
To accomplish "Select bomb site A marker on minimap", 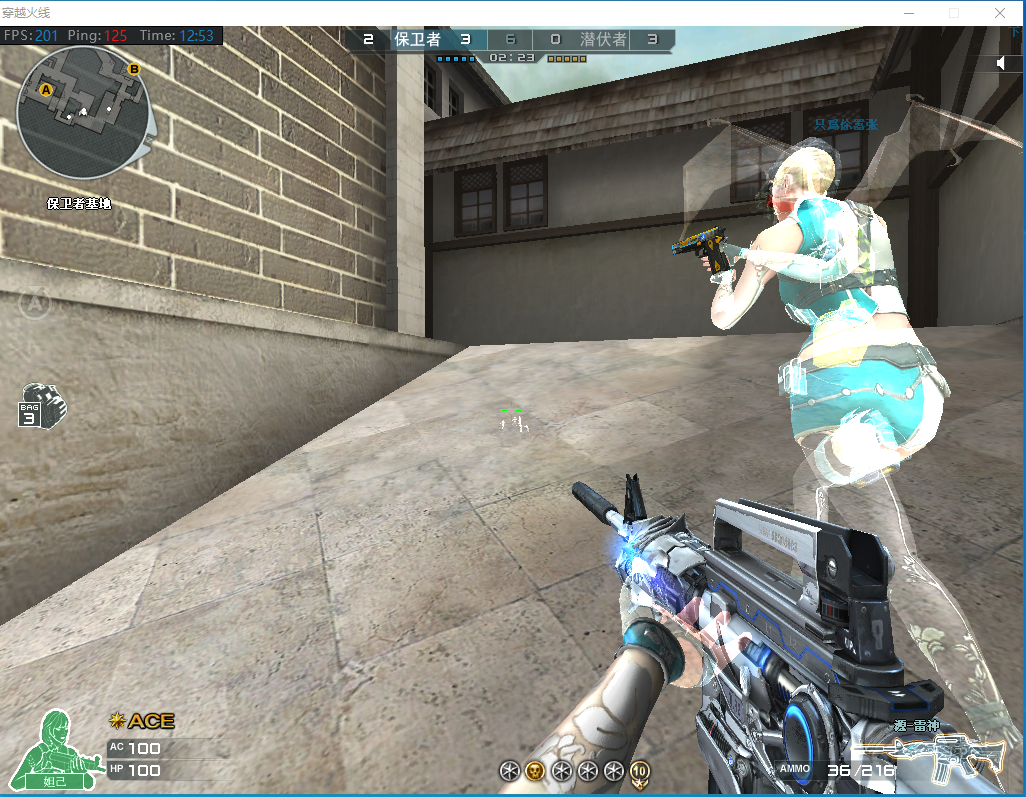I will [x=45, y=90].
